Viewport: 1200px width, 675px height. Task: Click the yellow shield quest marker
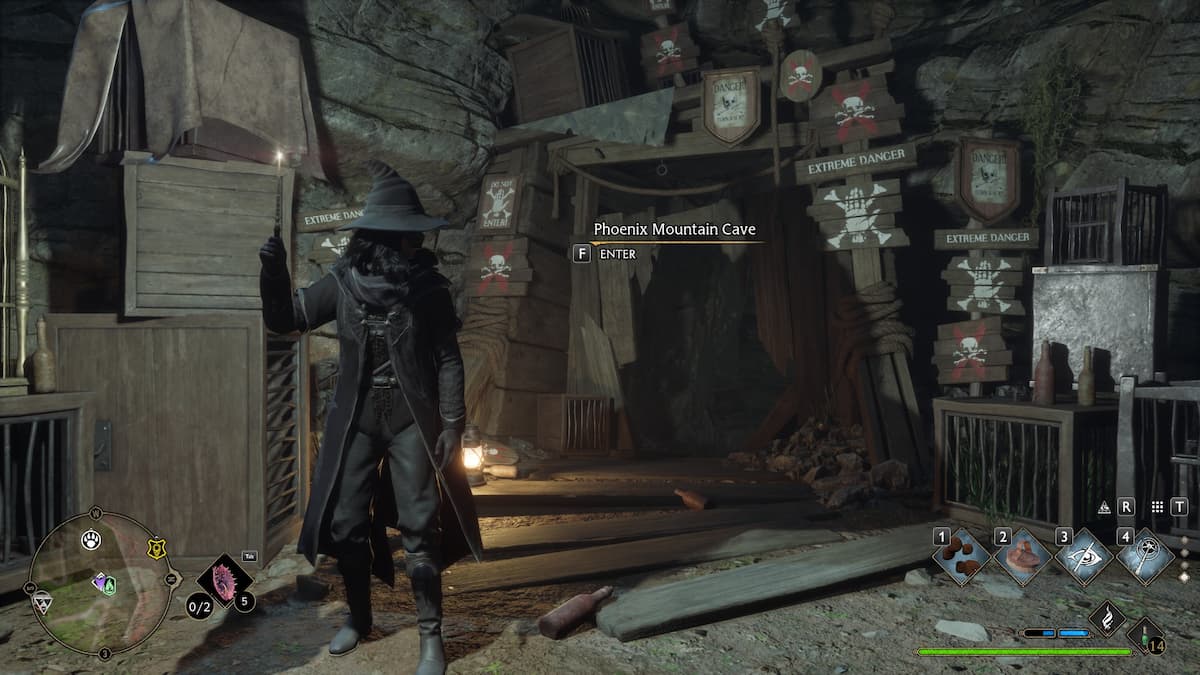156,547
